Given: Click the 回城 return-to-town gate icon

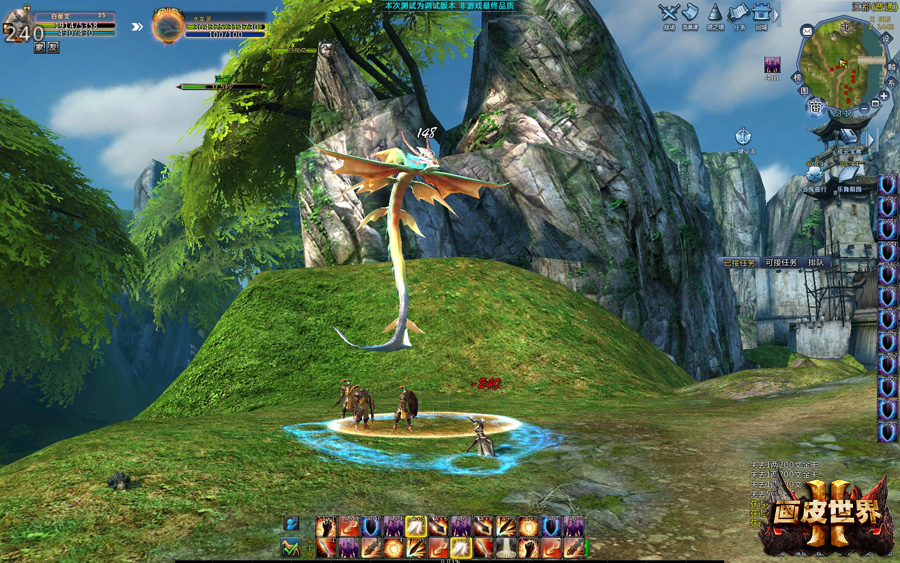Looking at the screenshot, I should tap(762, 13).
